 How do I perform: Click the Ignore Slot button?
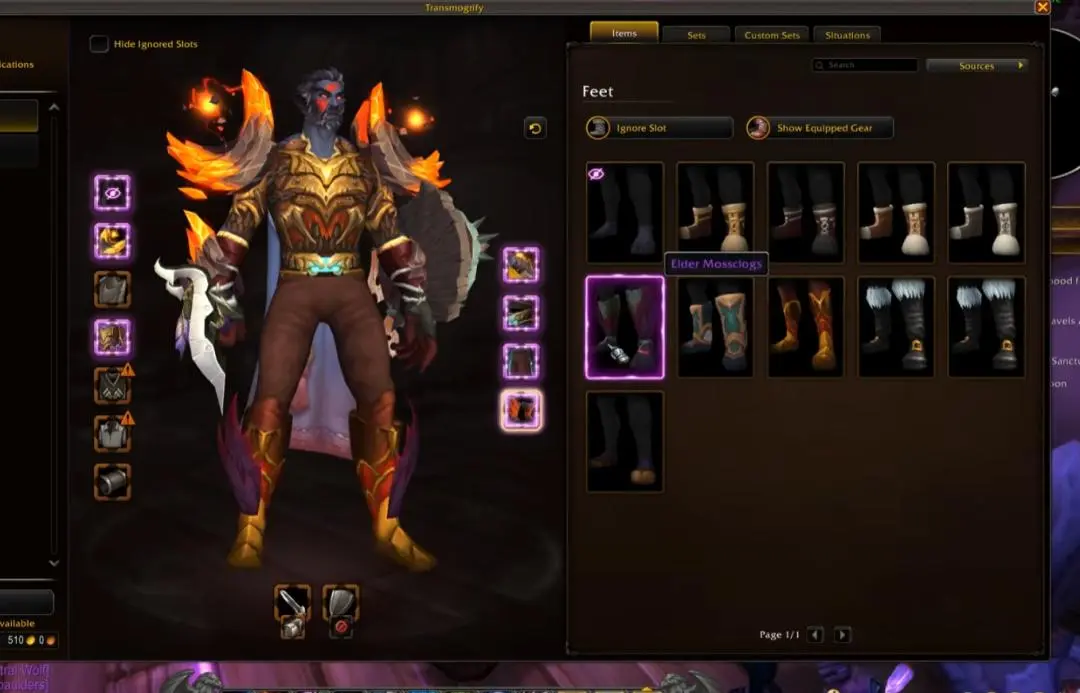(x=660, y=128)
